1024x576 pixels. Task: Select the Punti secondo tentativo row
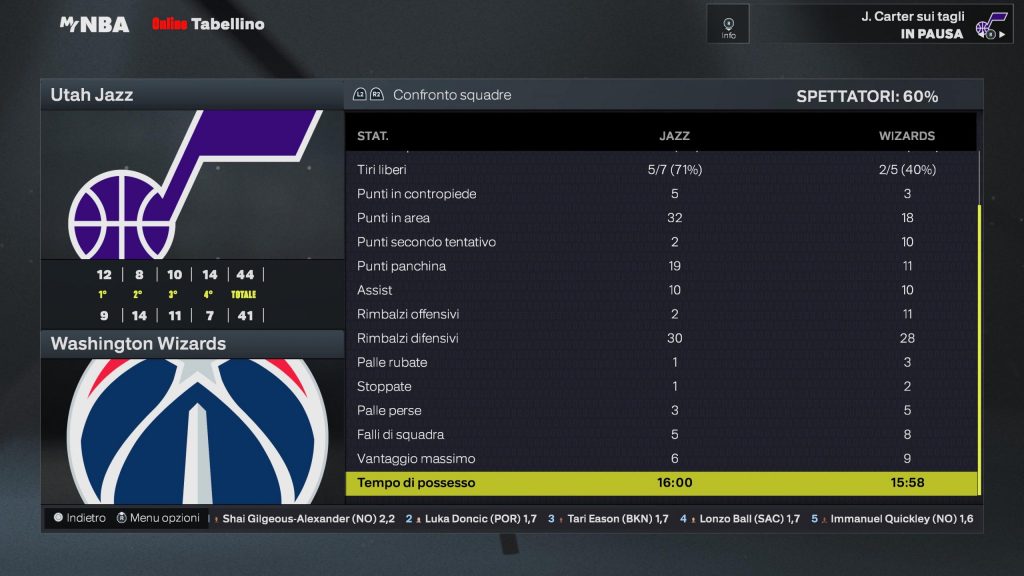[661, 242]
